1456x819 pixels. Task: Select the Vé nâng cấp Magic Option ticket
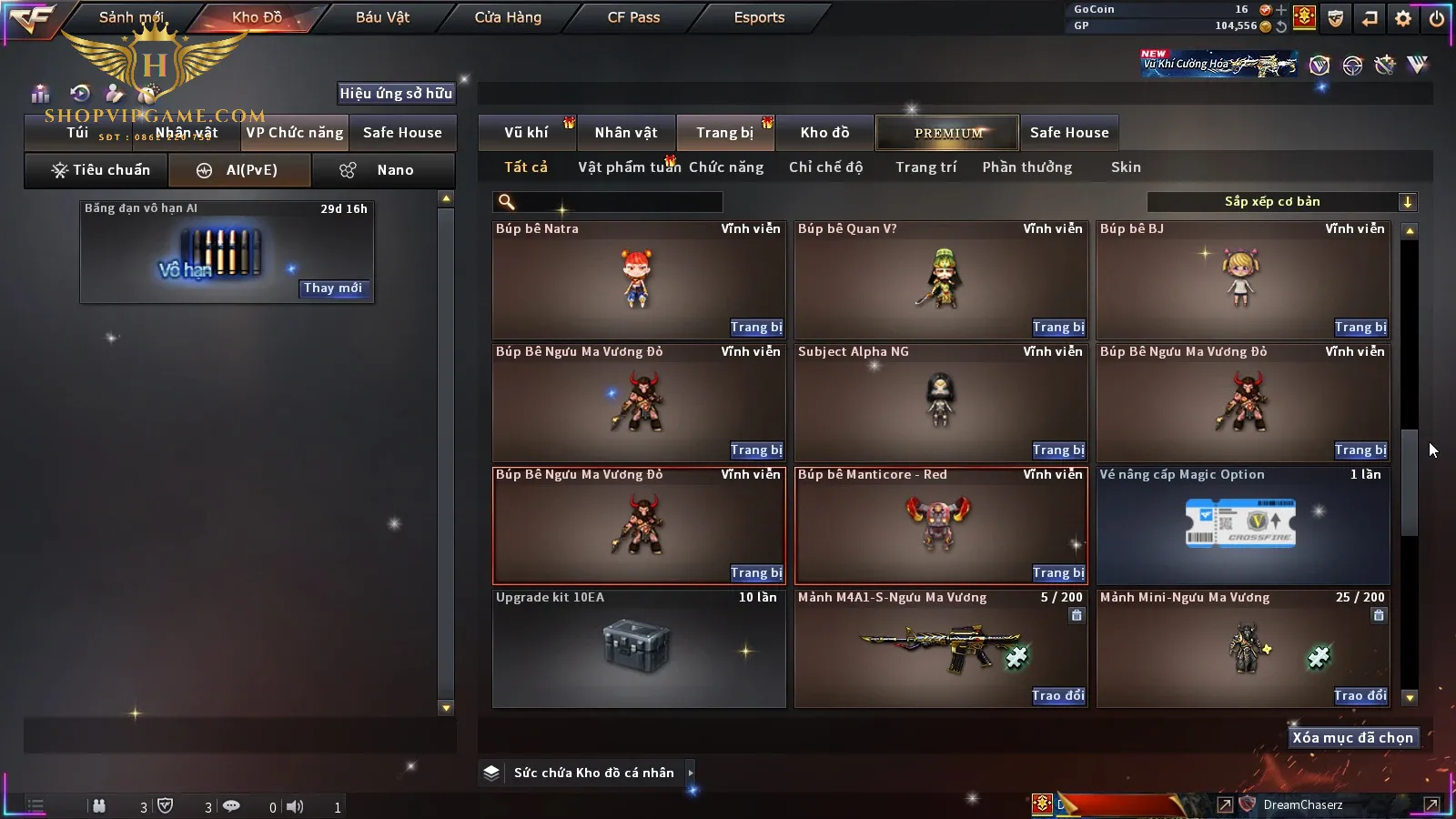(x=1242, y=525)
